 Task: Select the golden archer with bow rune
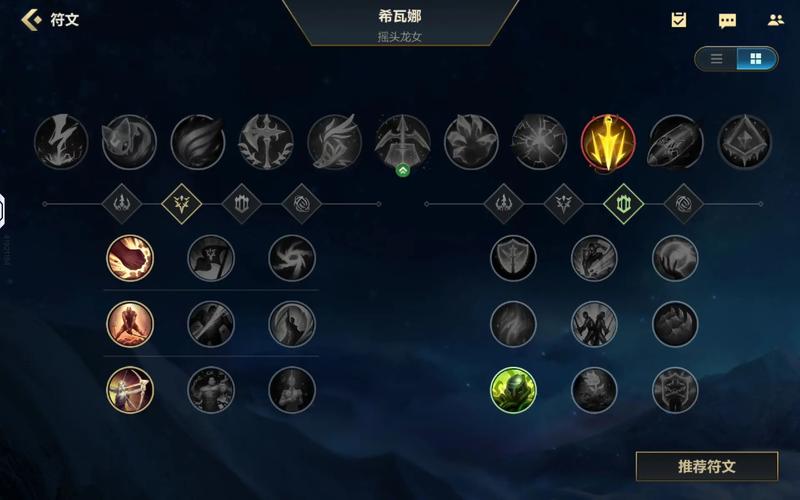(x=130, y=390)
